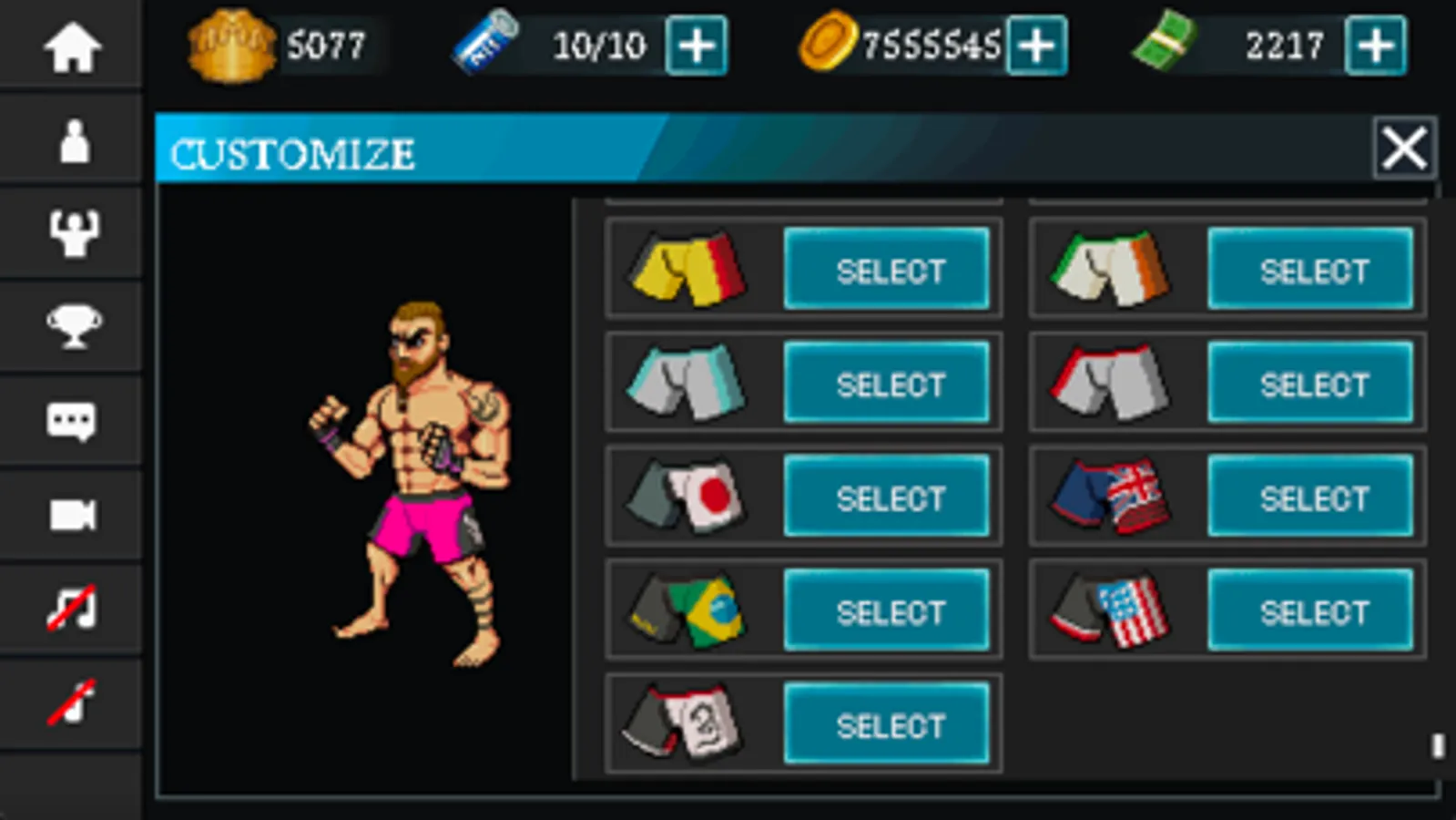The width and height of the screenshot is (1456, 820).
Task: Click the championship belt icon in top bar
Action: (232, 44)
